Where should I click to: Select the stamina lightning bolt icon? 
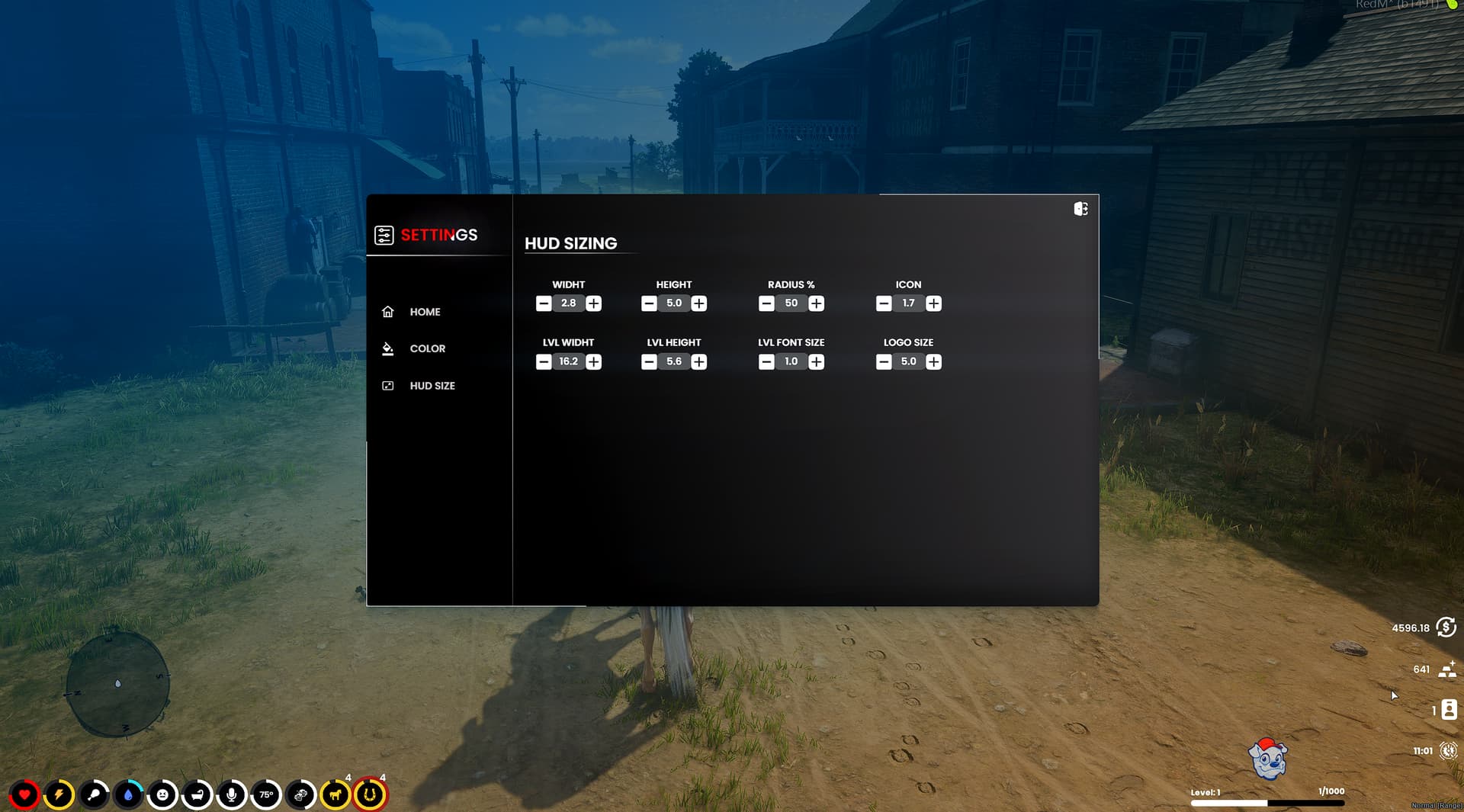click(x=60, y=794)
